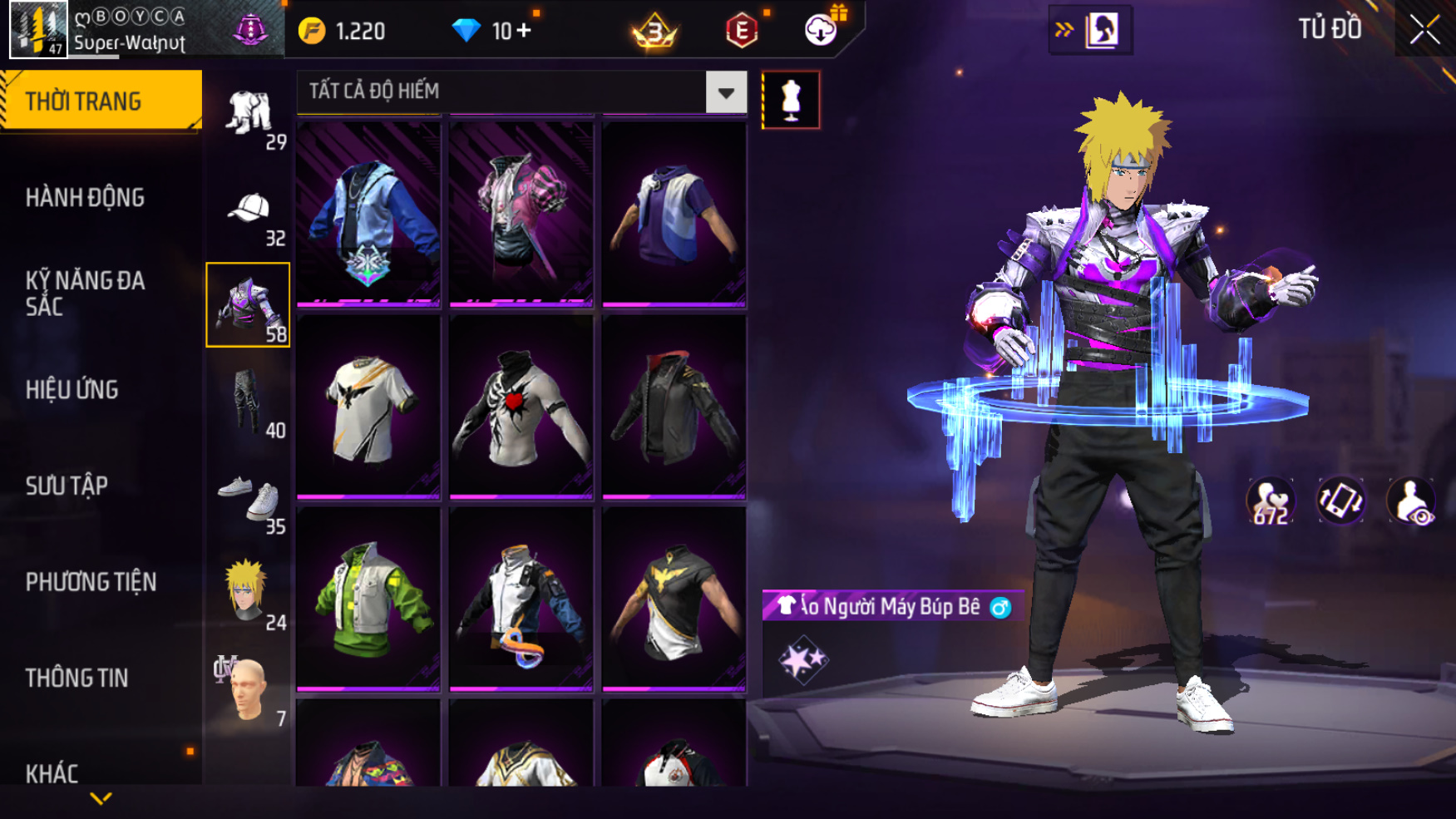The width and height of the screenshot is (1456, 819).
Task: Open the THÔNG TIN tab
Action: [x=77, y=678]
